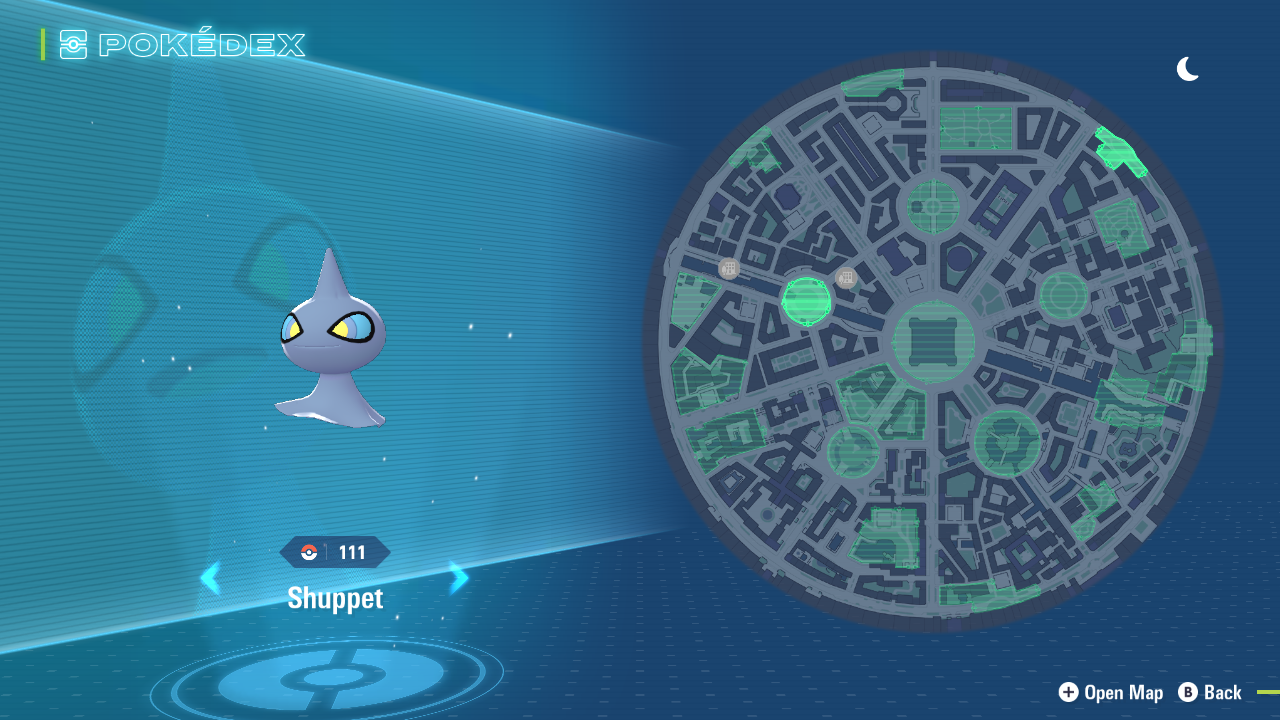The height and width of the screenshot is (720, 1280).
Task: Click the caught-count badge showing 111
Action: coord(335,551)
